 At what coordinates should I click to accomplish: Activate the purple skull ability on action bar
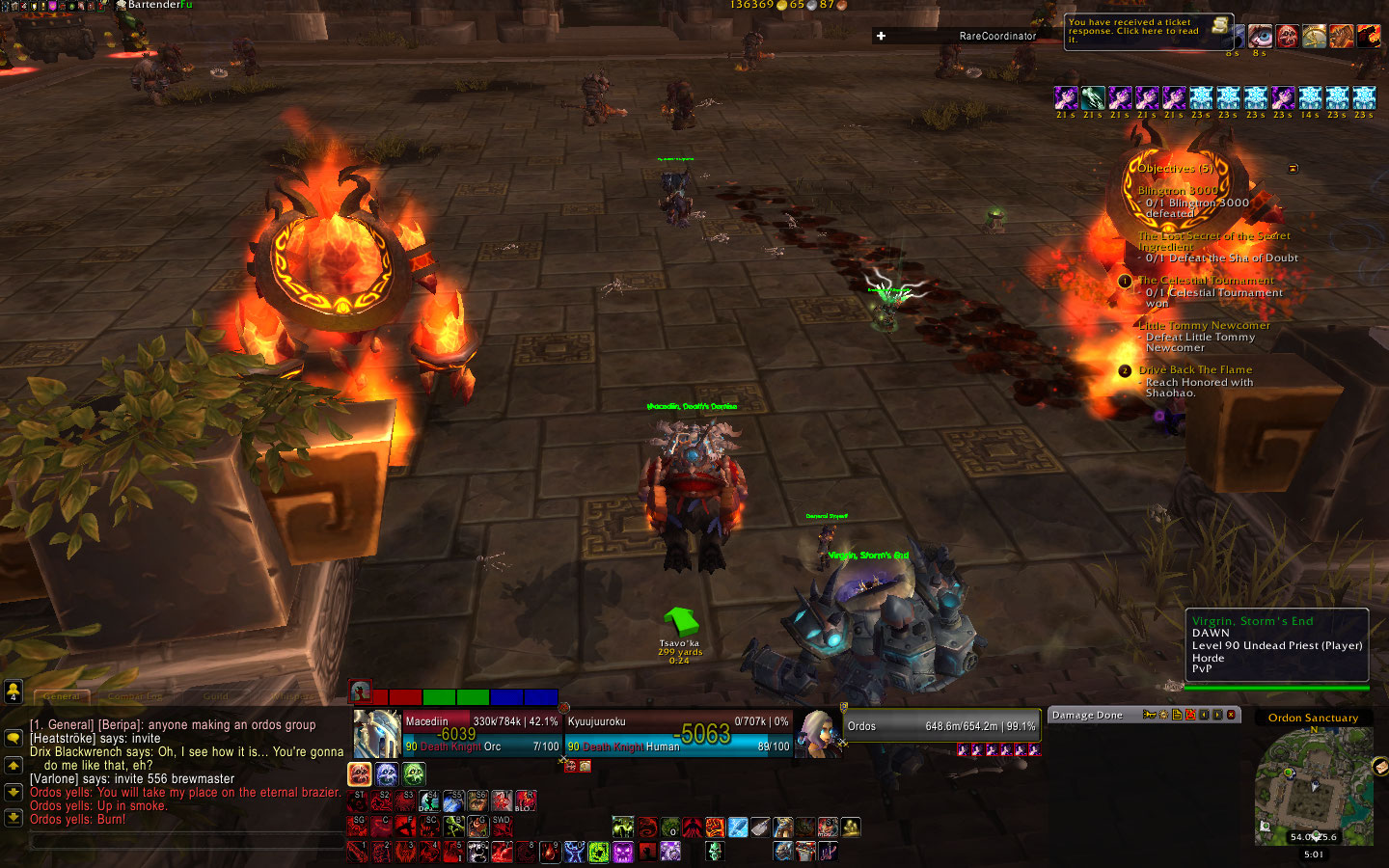pyautogui.click(x=623, y=852)
